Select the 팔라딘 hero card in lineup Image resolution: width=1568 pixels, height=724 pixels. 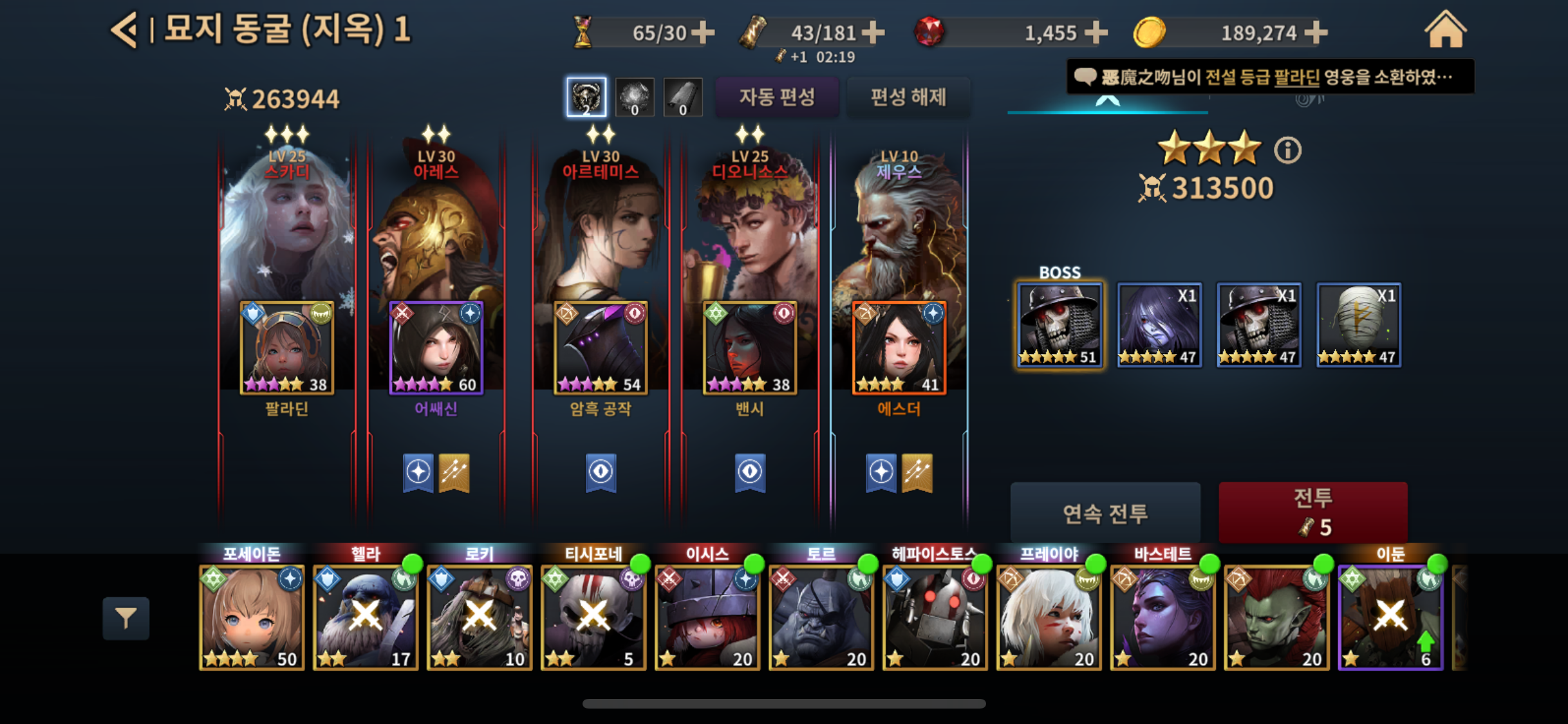point(287,348)
